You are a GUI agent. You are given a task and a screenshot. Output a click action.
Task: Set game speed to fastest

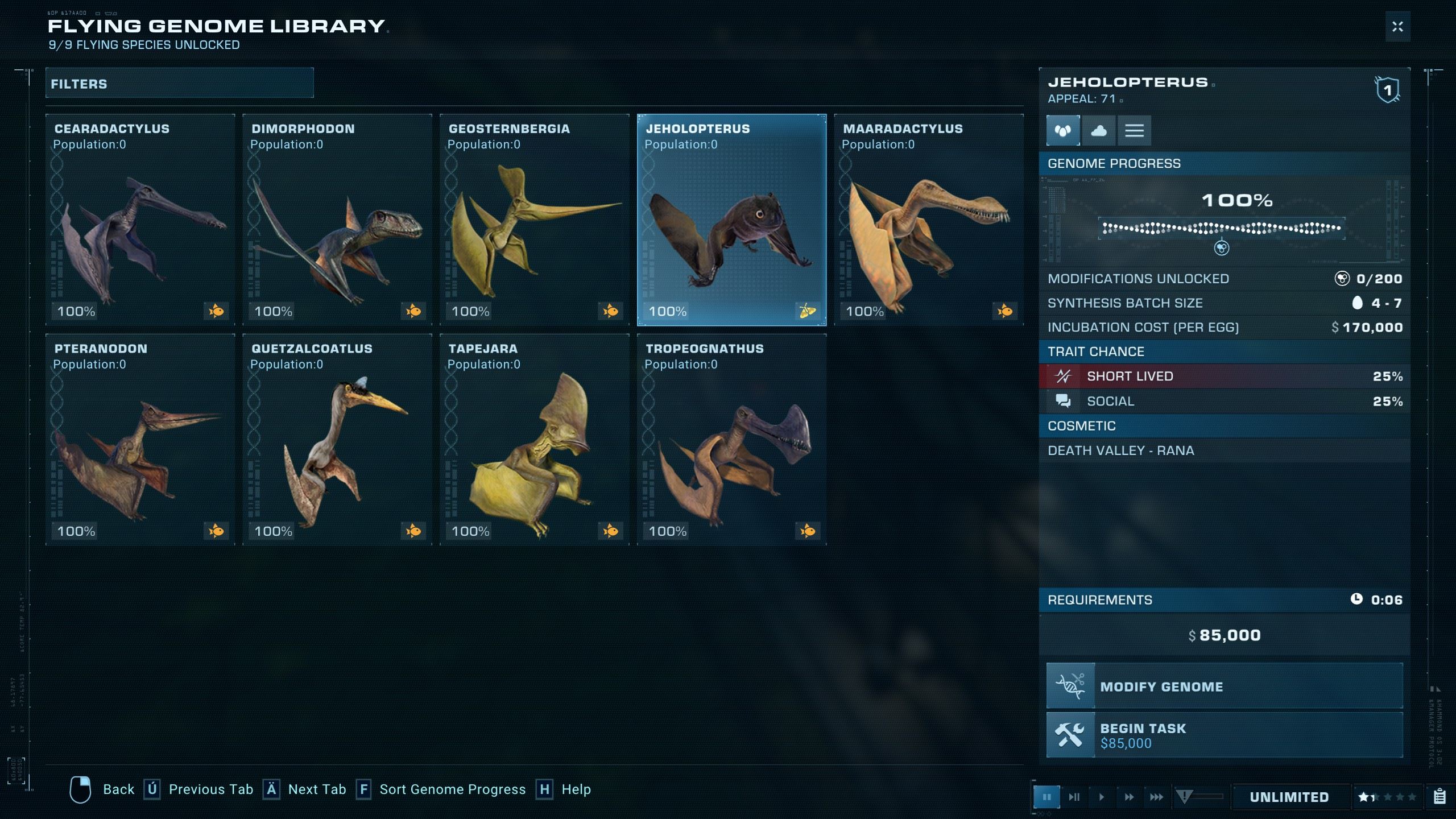(1156, 797)
